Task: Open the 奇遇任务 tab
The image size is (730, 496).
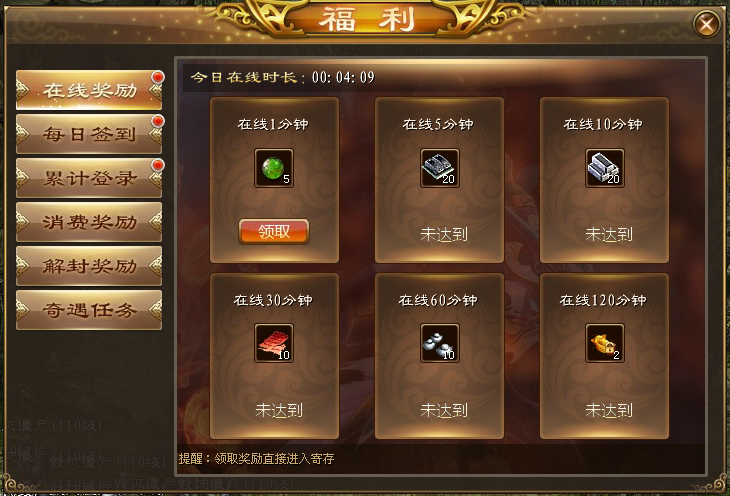Action: tap(89, 310)
